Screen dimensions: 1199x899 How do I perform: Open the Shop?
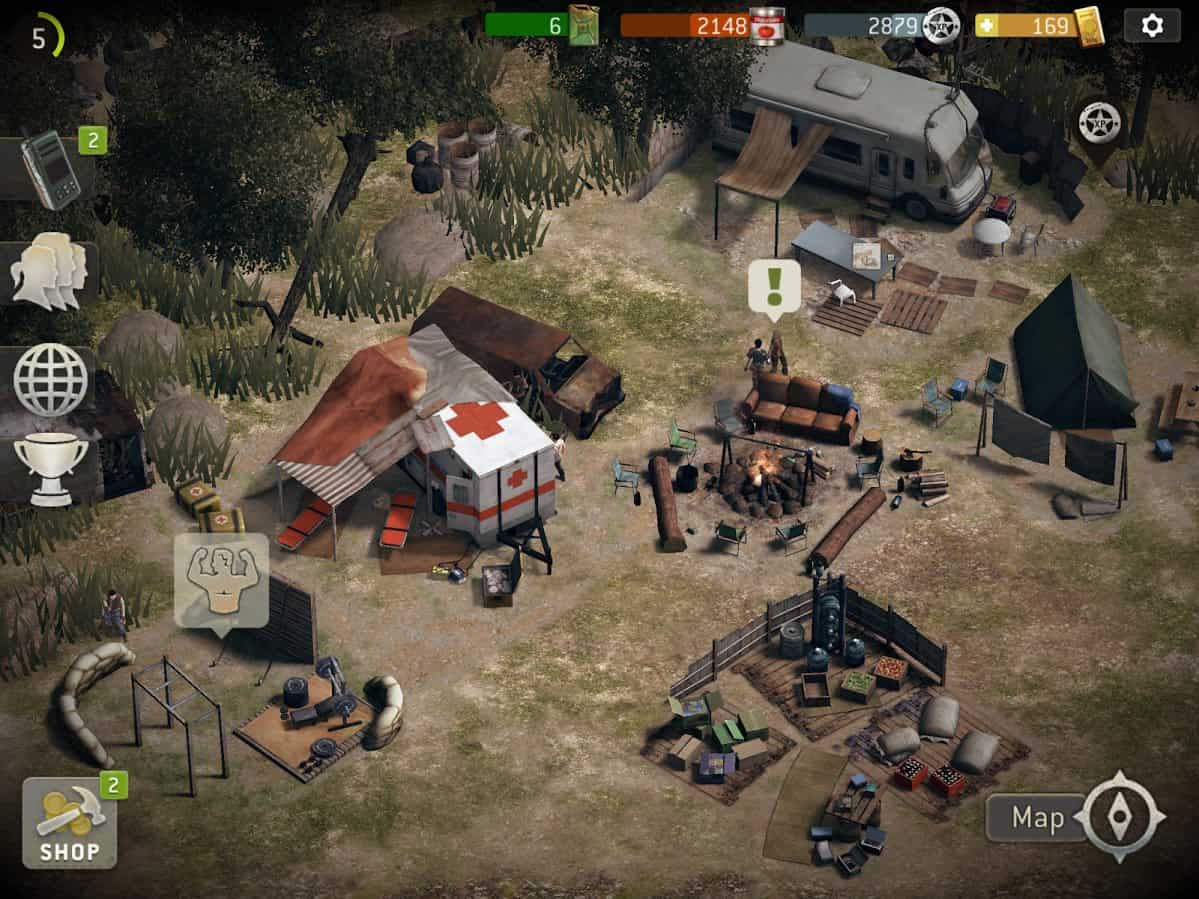tap(69, 823)
